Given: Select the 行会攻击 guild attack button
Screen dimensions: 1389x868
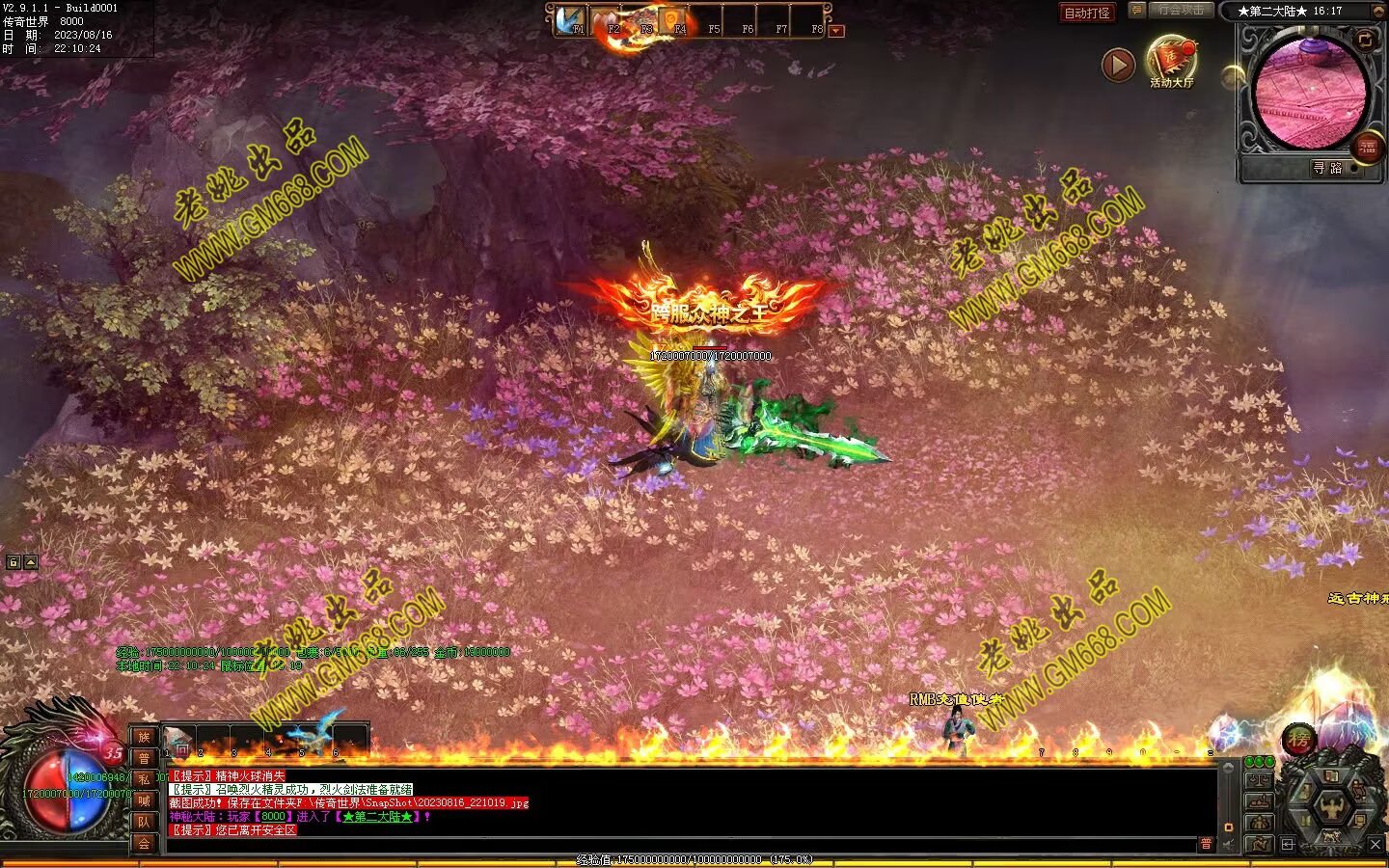Looking at the screenshot, I should [x=1181, y=11].
